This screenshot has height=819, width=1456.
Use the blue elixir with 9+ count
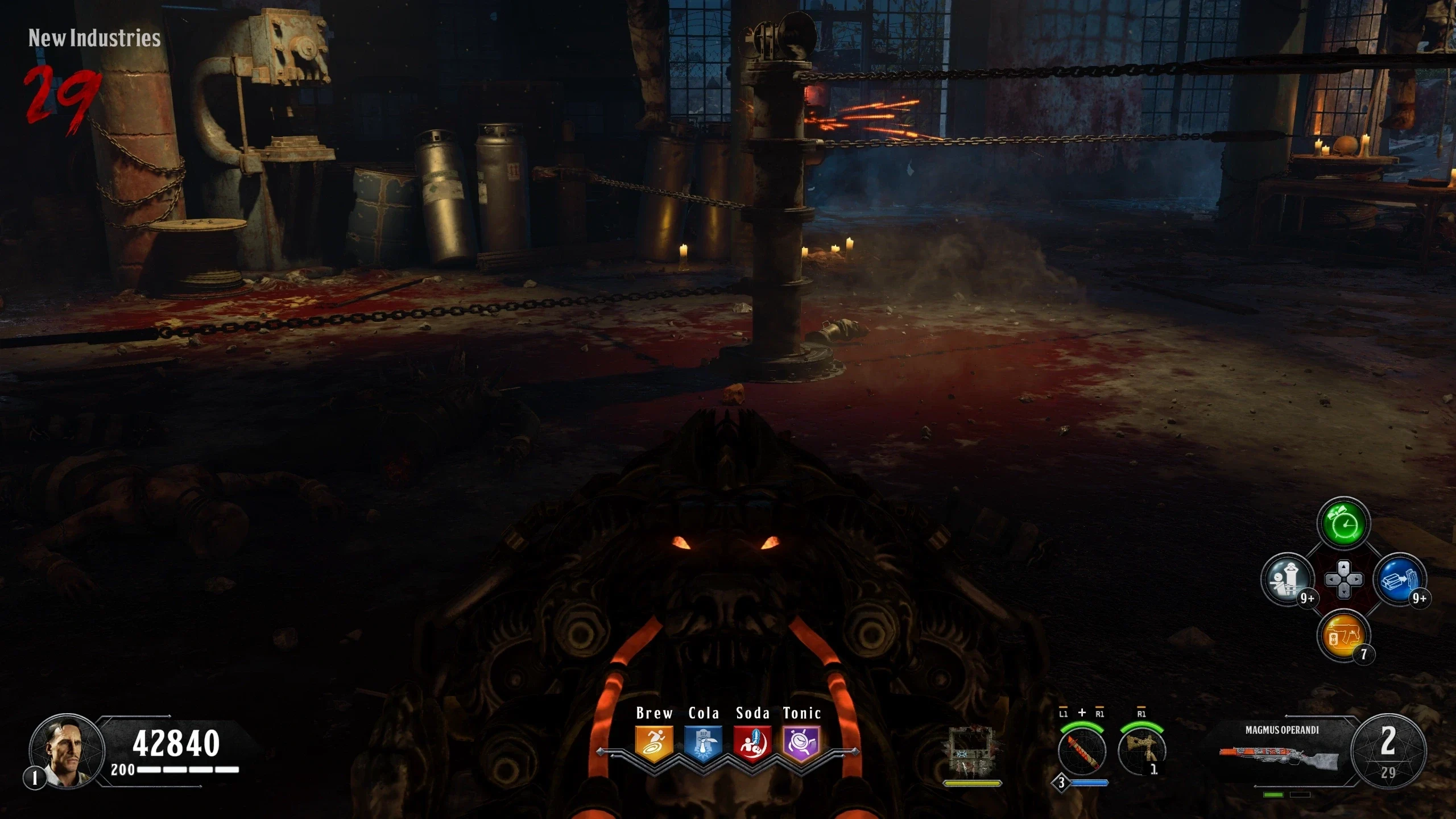(1399, 580)
